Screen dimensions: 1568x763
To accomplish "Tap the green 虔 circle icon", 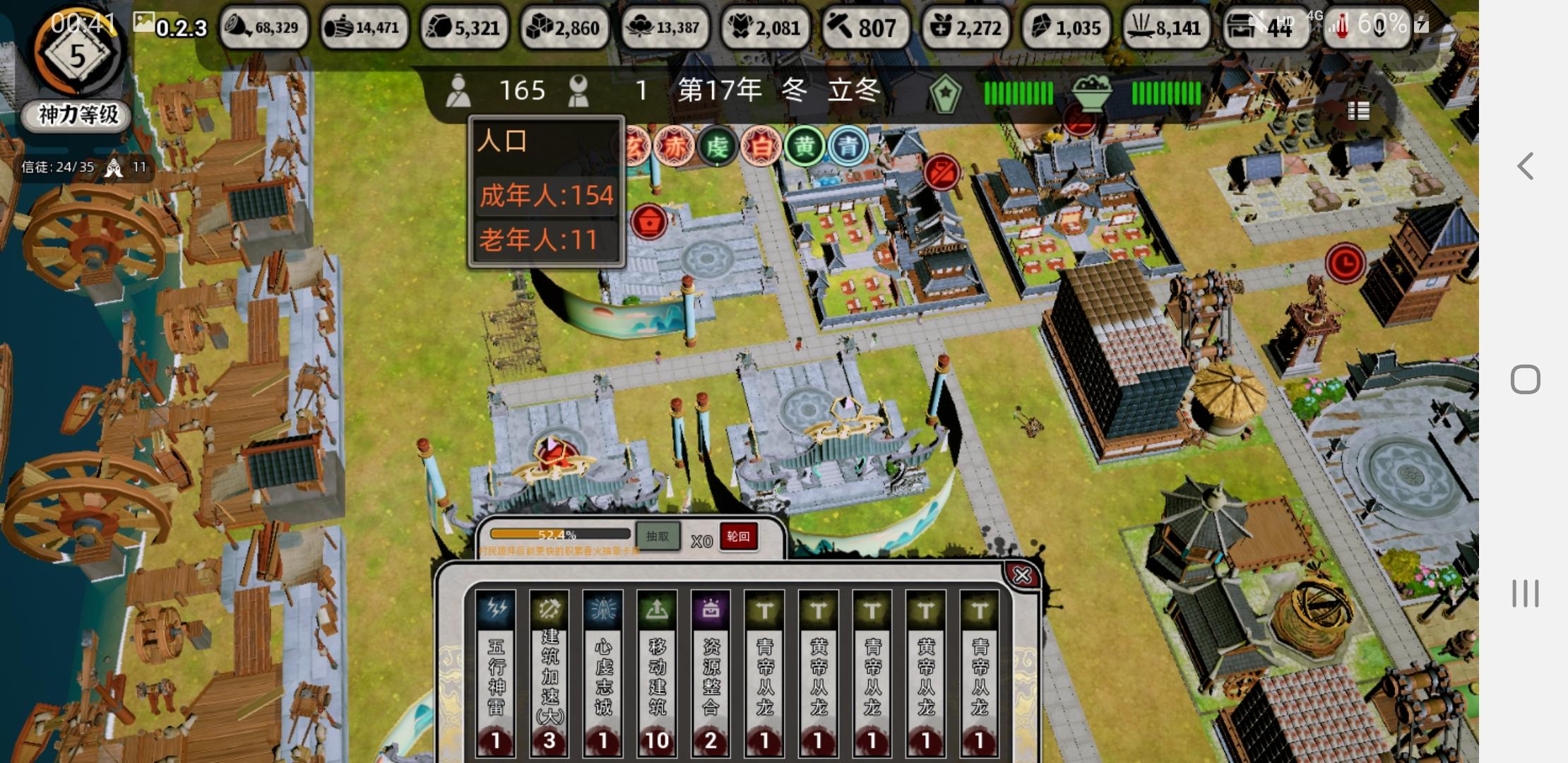I will tap(717, 147).
